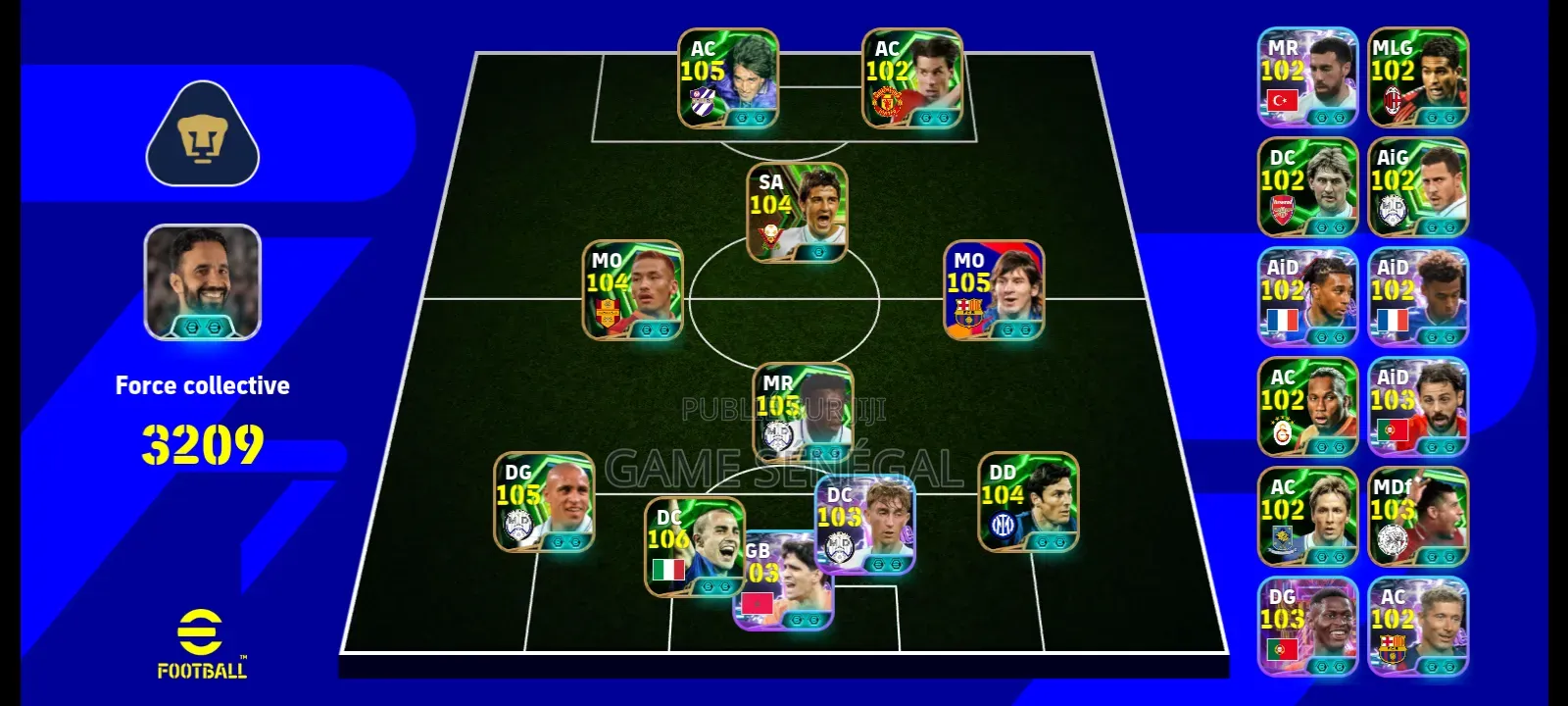Click the Force collective label
Viewport: 1568px width, 706px height.
click(x=203, y=384)
